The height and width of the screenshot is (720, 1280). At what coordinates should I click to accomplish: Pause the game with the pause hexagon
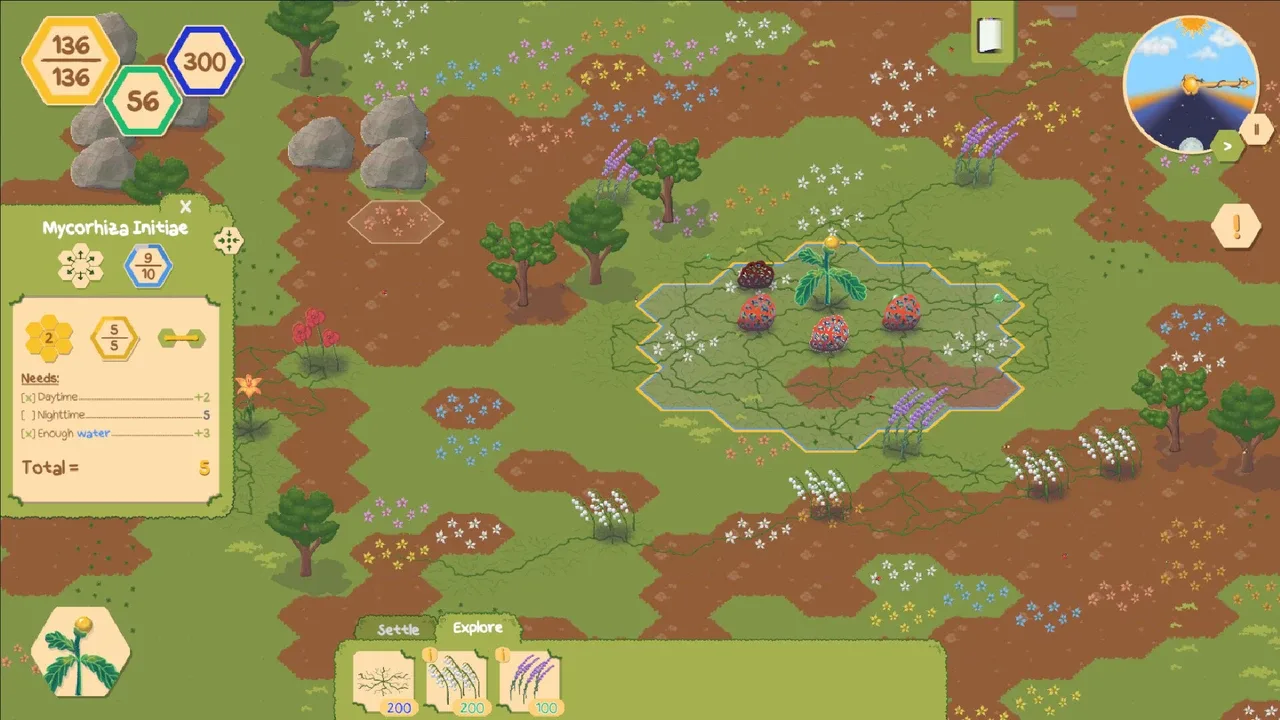click(x=1256, y=129)
